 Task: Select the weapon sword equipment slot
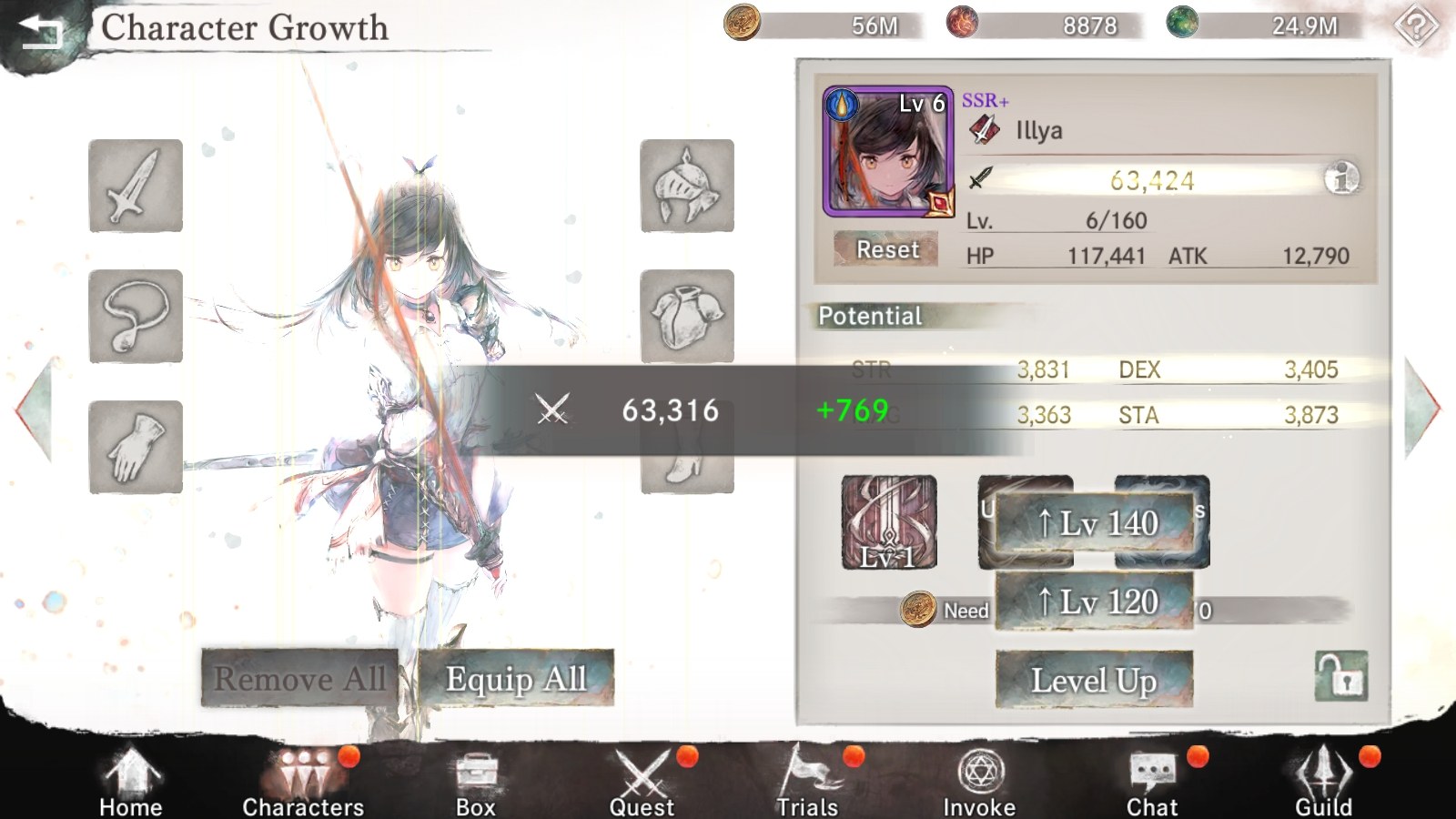pyautogui.click(x=135, y=186)
